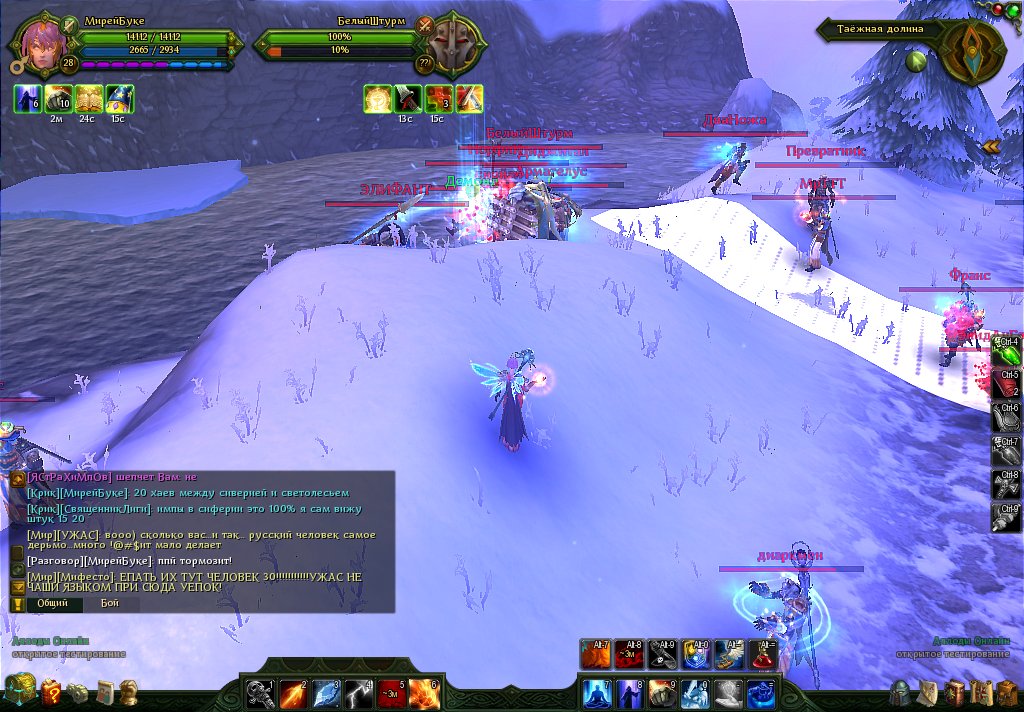Use the skeleton key skill in slot 1

(x=260, y=693)
